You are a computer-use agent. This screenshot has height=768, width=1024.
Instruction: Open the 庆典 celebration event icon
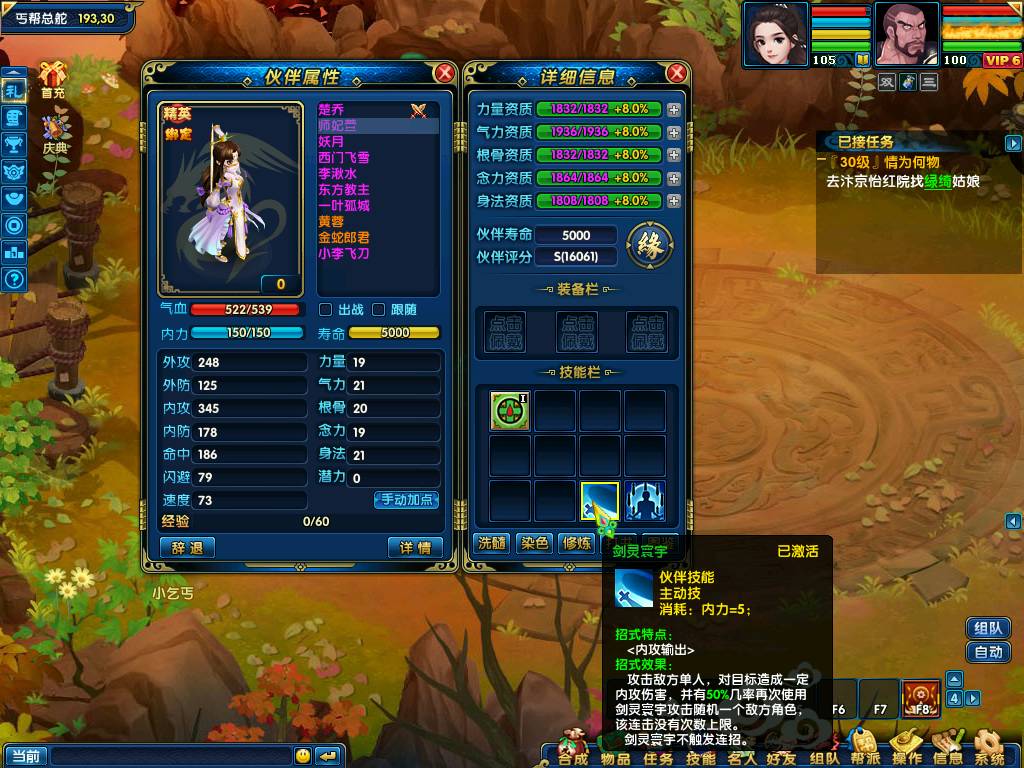point(55,133)
